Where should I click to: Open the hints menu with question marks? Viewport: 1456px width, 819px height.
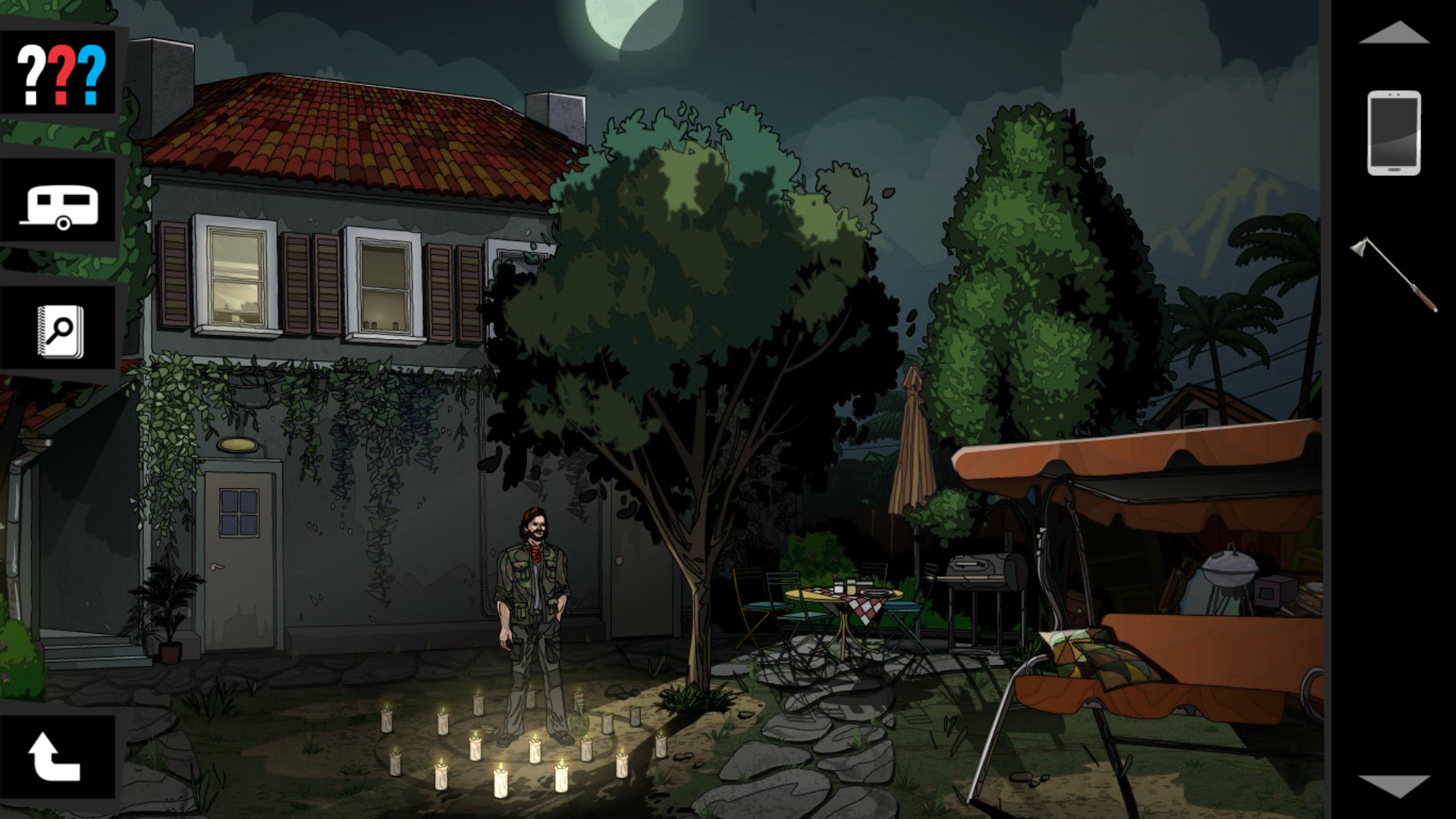[x=61, y=72]
